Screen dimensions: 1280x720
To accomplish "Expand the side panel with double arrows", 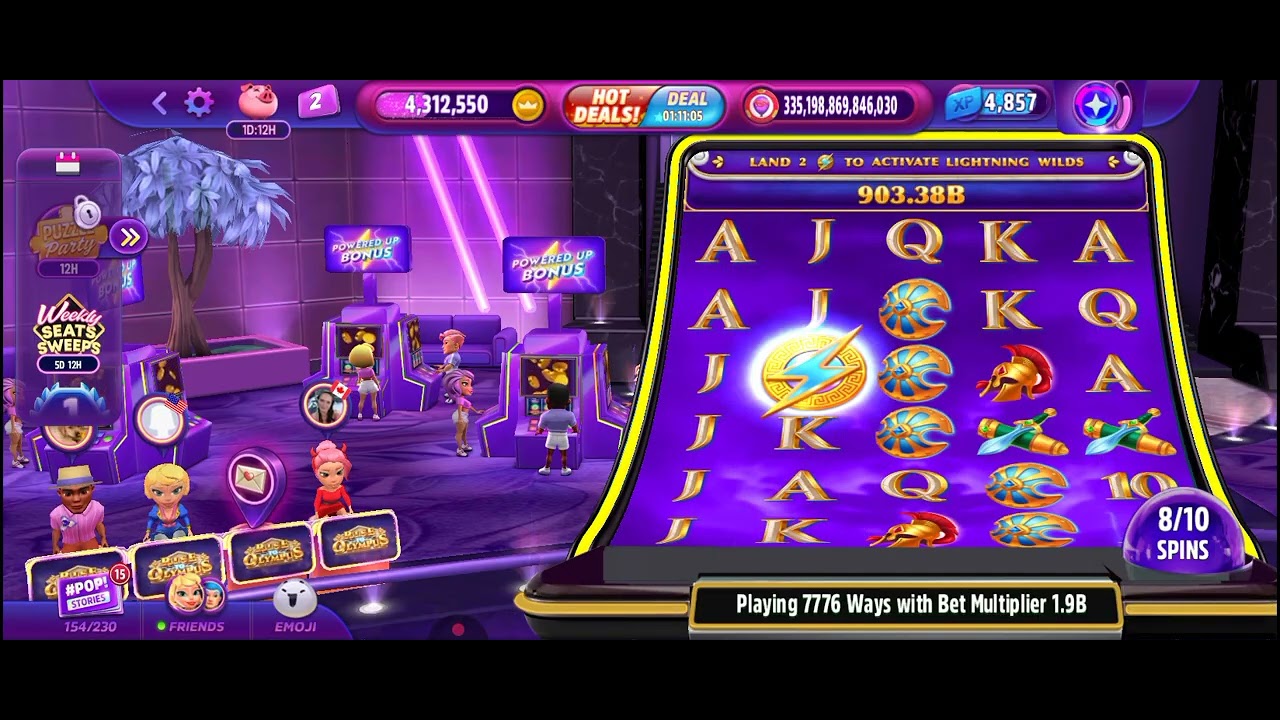I will click(129, 237).
